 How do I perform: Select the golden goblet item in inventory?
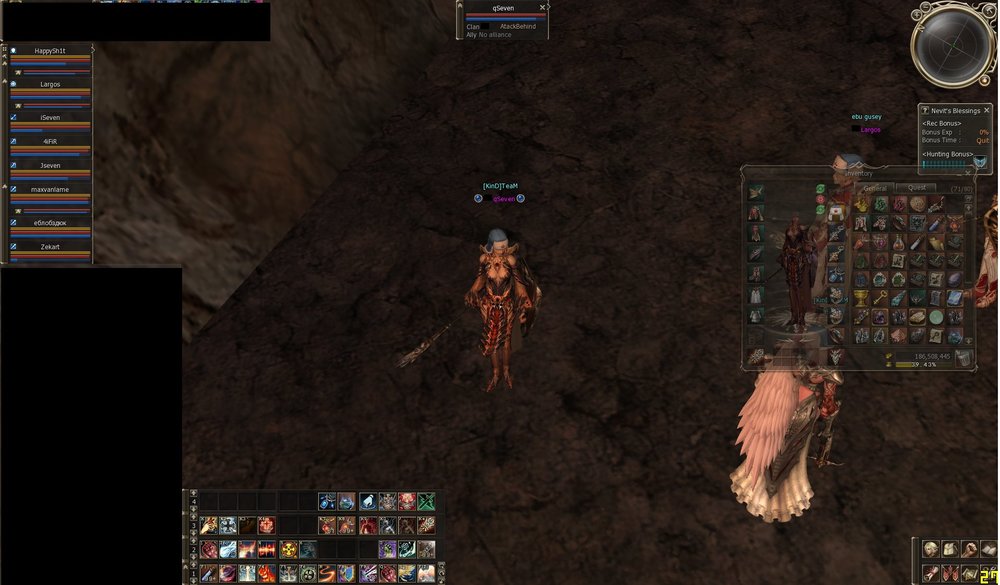(x=861, y=299)
